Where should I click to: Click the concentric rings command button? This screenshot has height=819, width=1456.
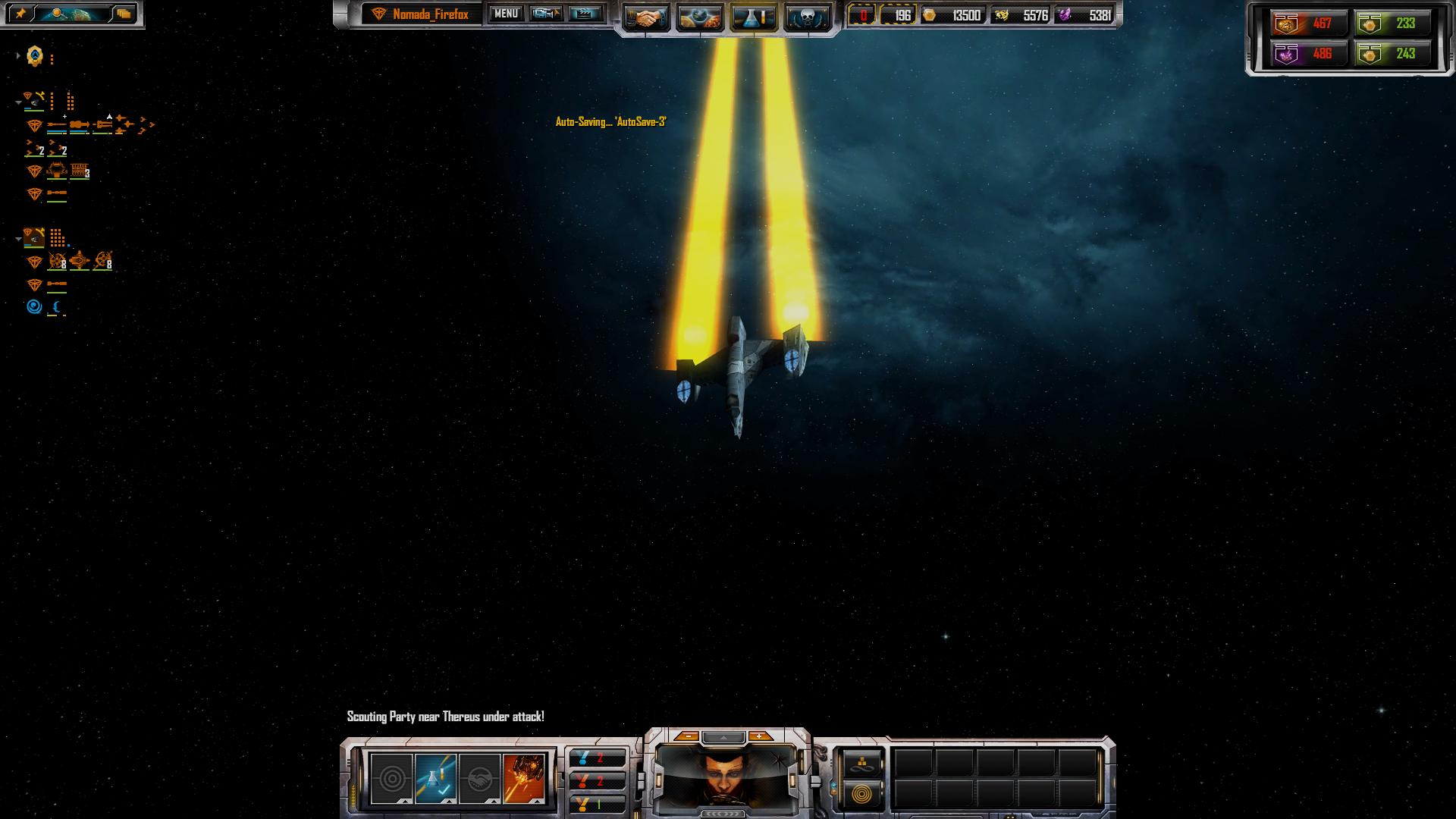pos(864,795)
